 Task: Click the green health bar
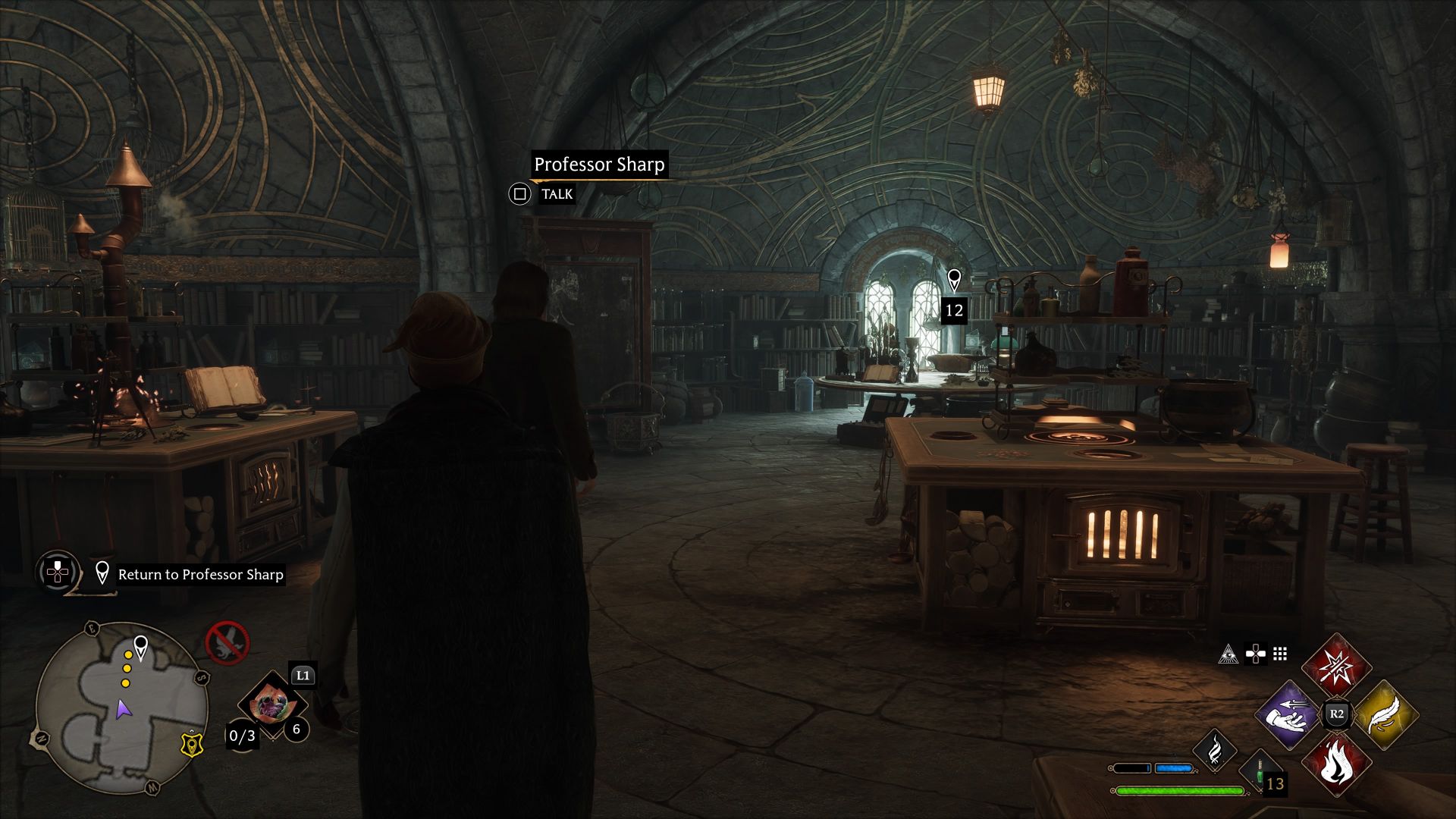click(1181, 790)
